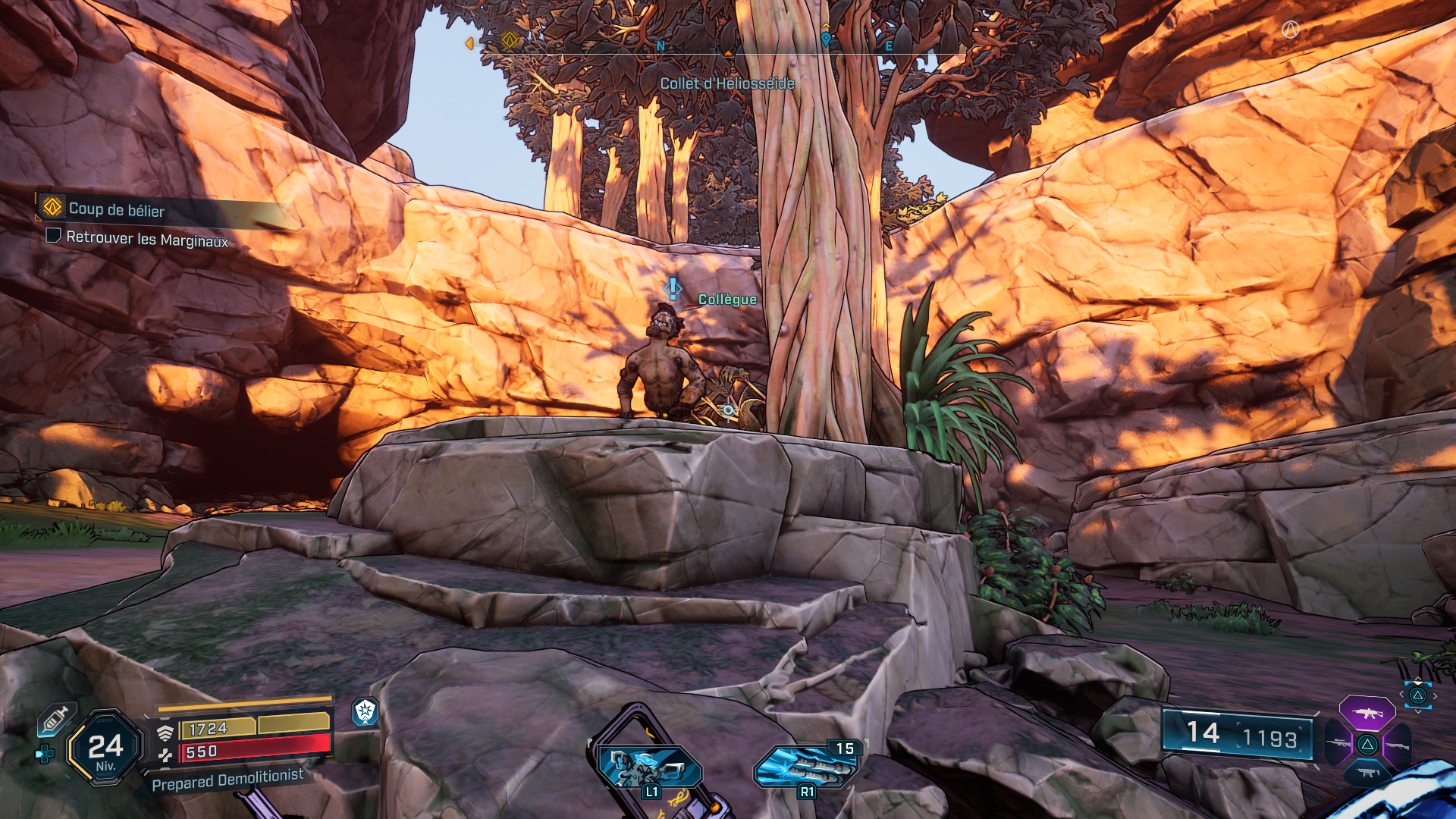
Task: Equip the SMG in the bottom weapon slot
Action: pyautogui.click(x=1367, y=773)
